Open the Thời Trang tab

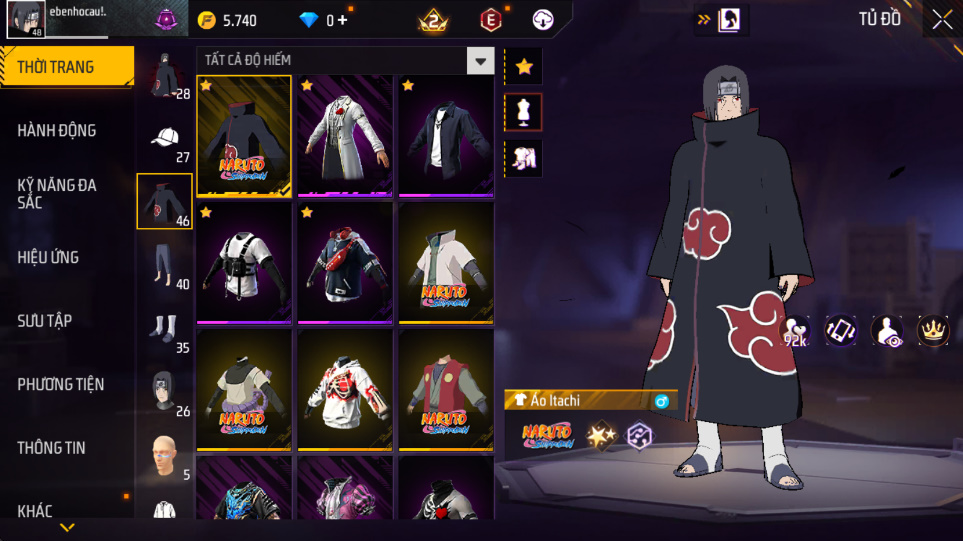click(x=56, y=67)
